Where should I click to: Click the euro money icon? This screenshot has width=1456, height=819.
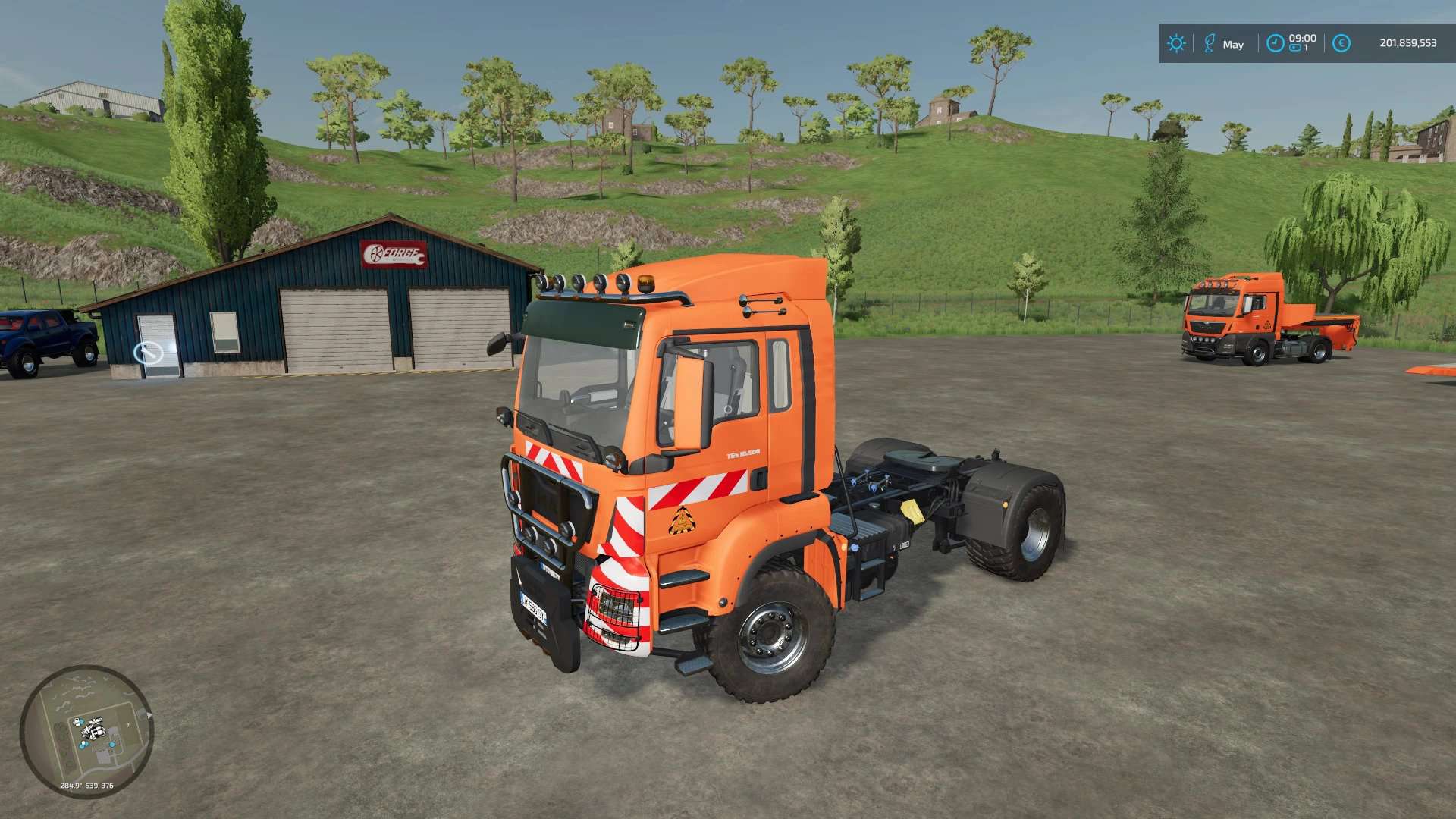pyautogui.click(x=1341, y=43)
